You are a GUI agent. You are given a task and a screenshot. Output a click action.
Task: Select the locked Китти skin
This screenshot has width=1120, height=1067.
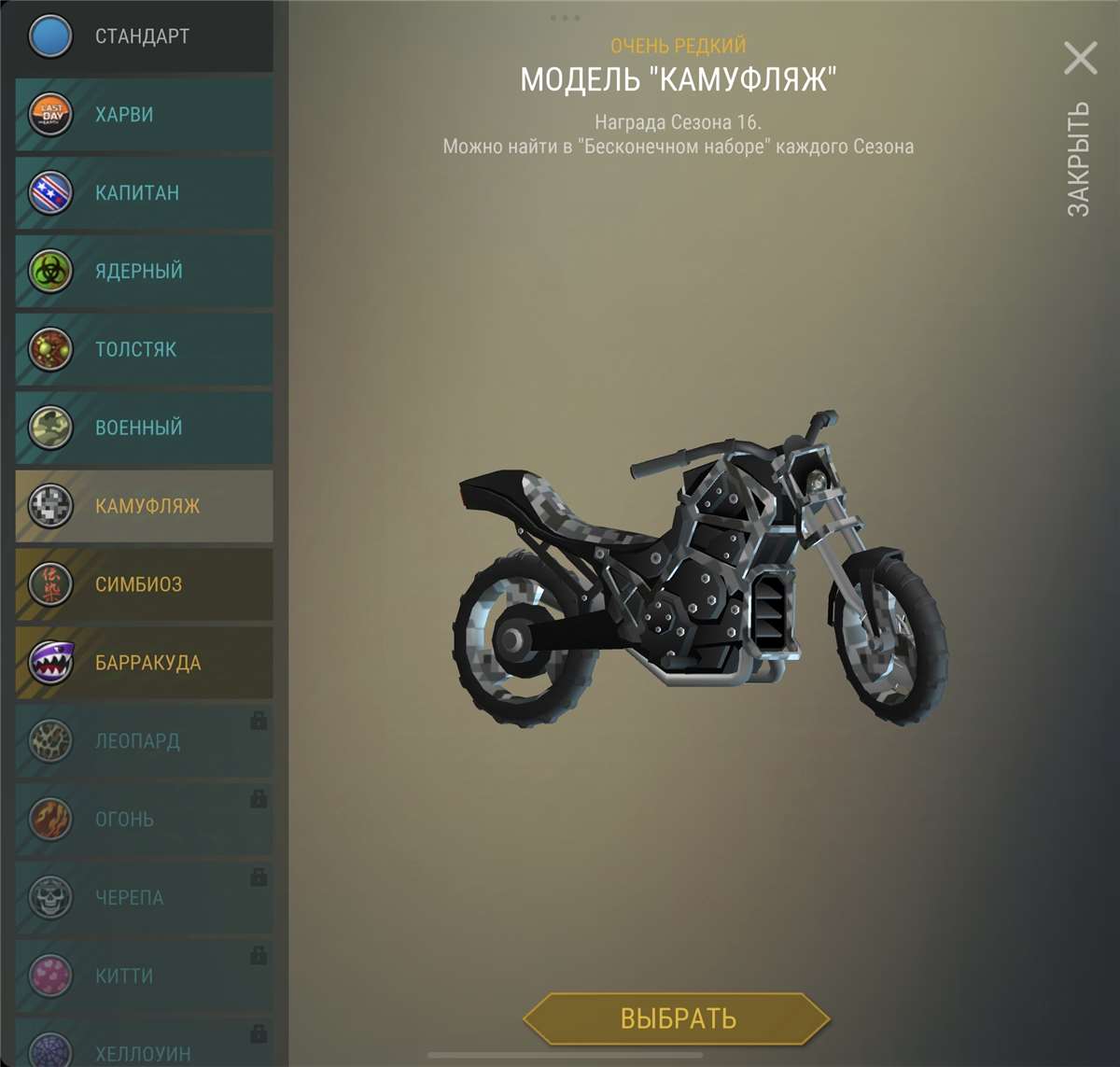[145, 977]
